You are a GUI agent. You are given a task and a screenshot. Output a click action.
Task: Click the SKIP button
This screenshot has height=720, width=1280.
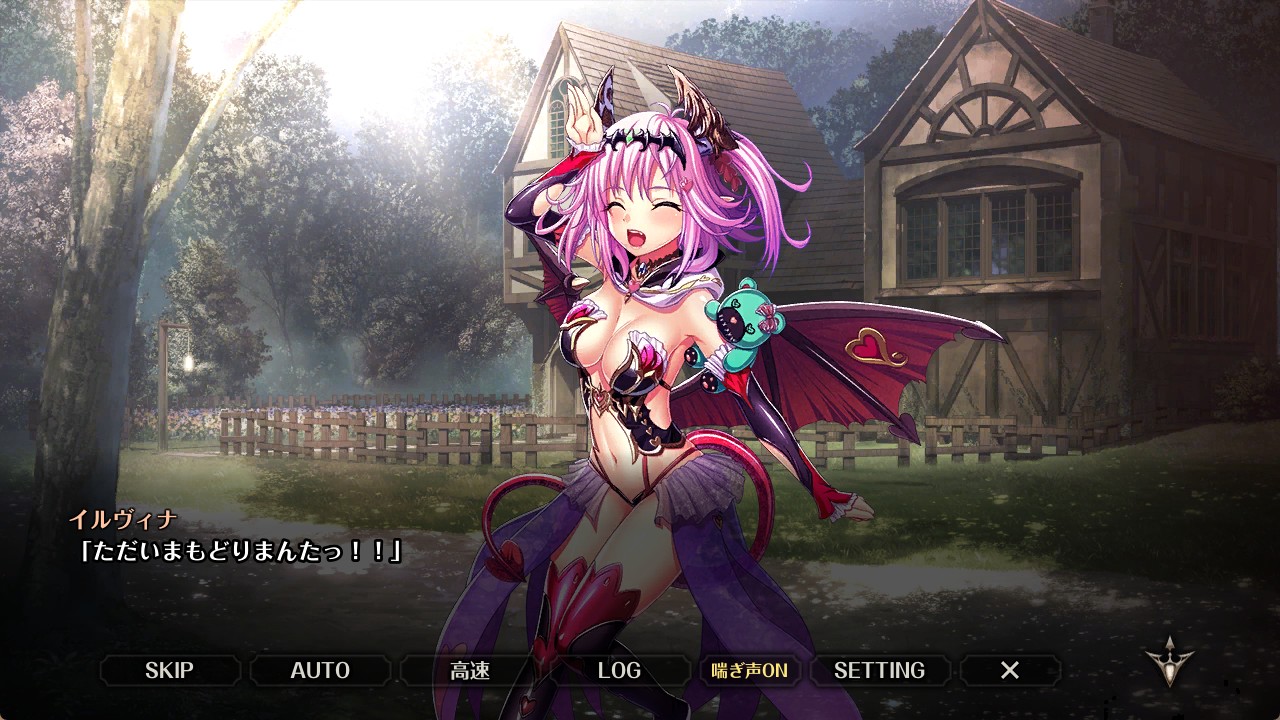pos(169,670)
